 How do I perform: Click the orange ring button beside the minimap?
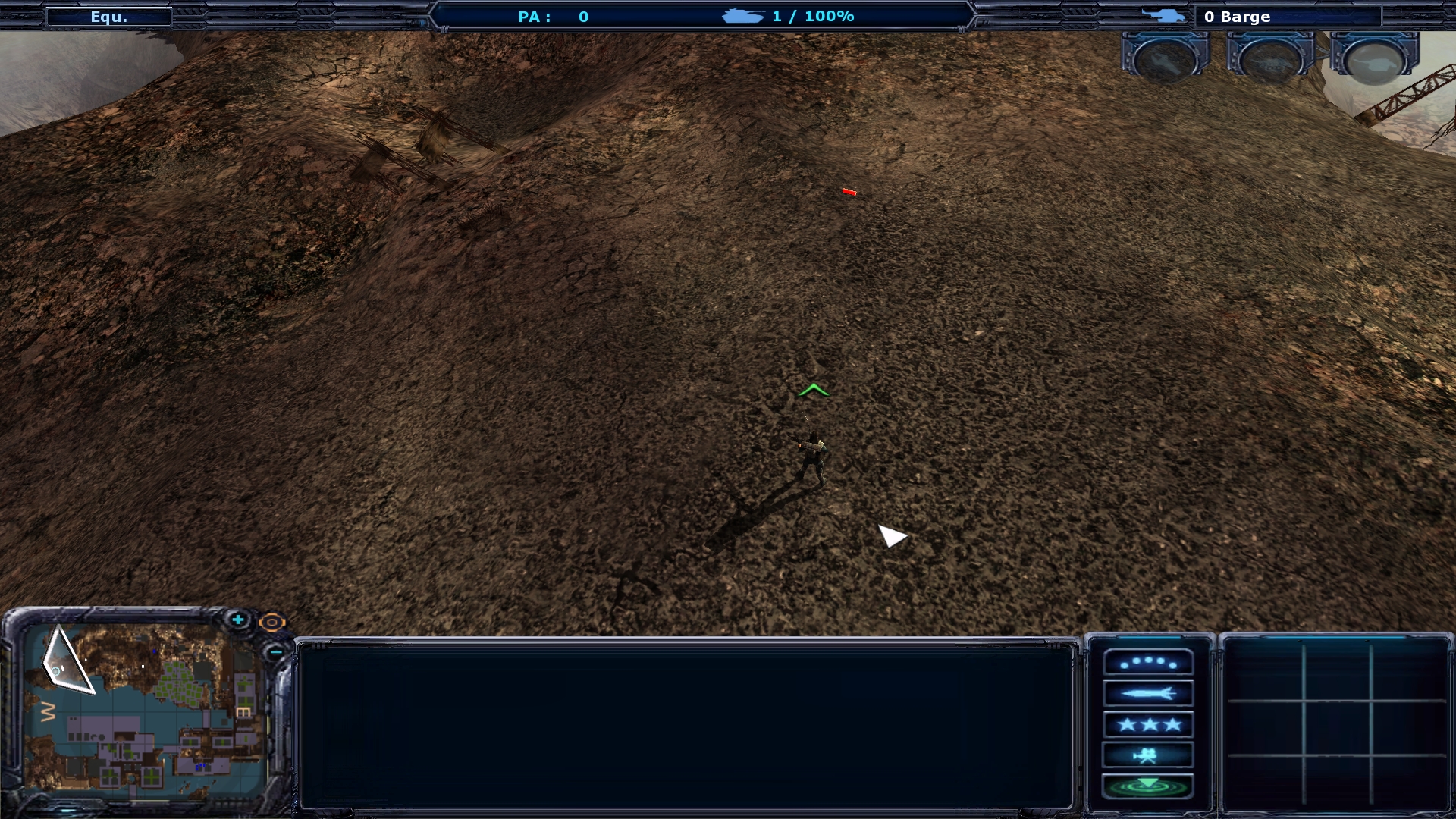point(271,623)
